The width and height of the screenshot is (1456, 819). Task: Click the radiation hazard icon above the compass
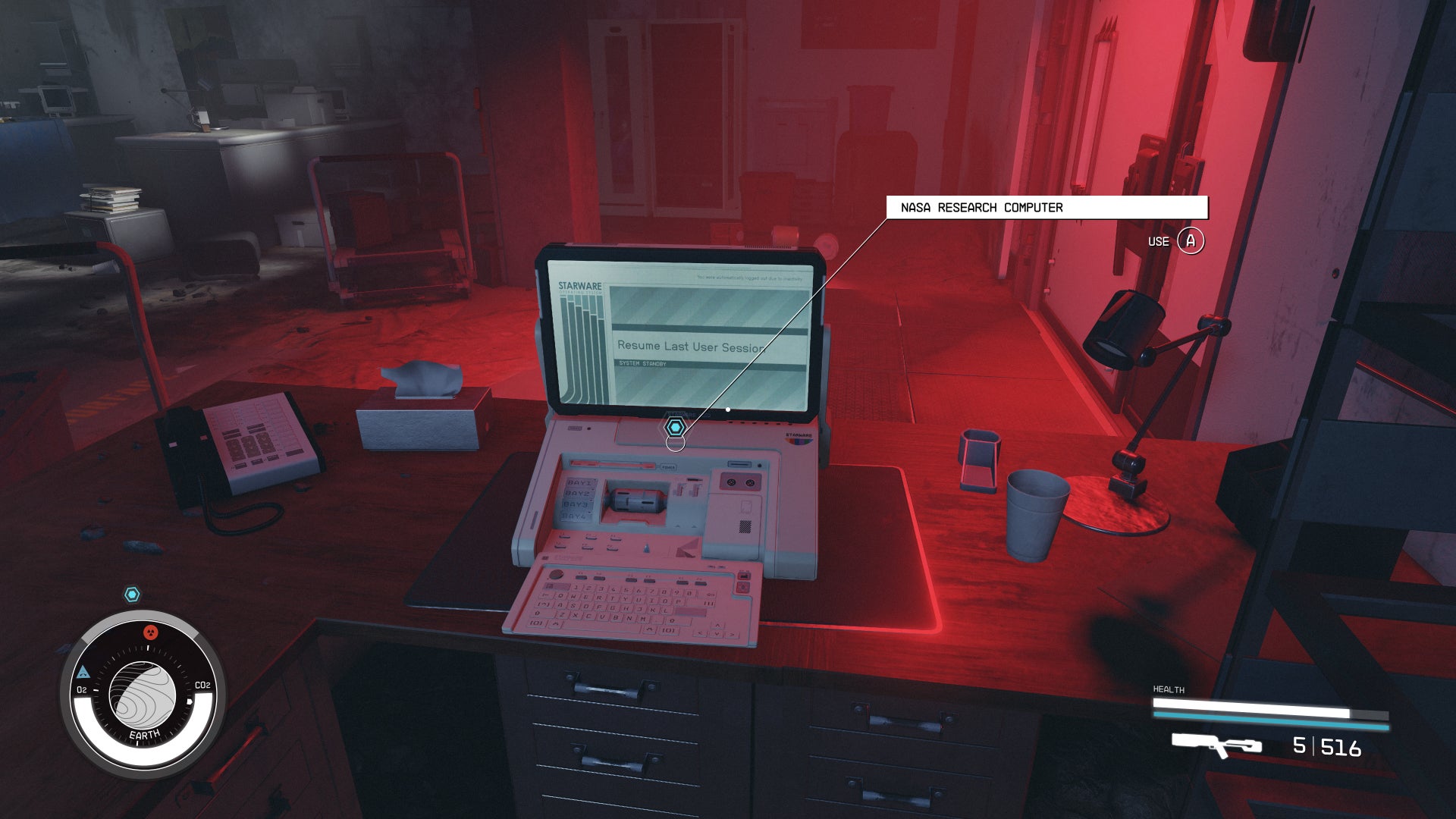pyautogui.click(x=150, y=632)
